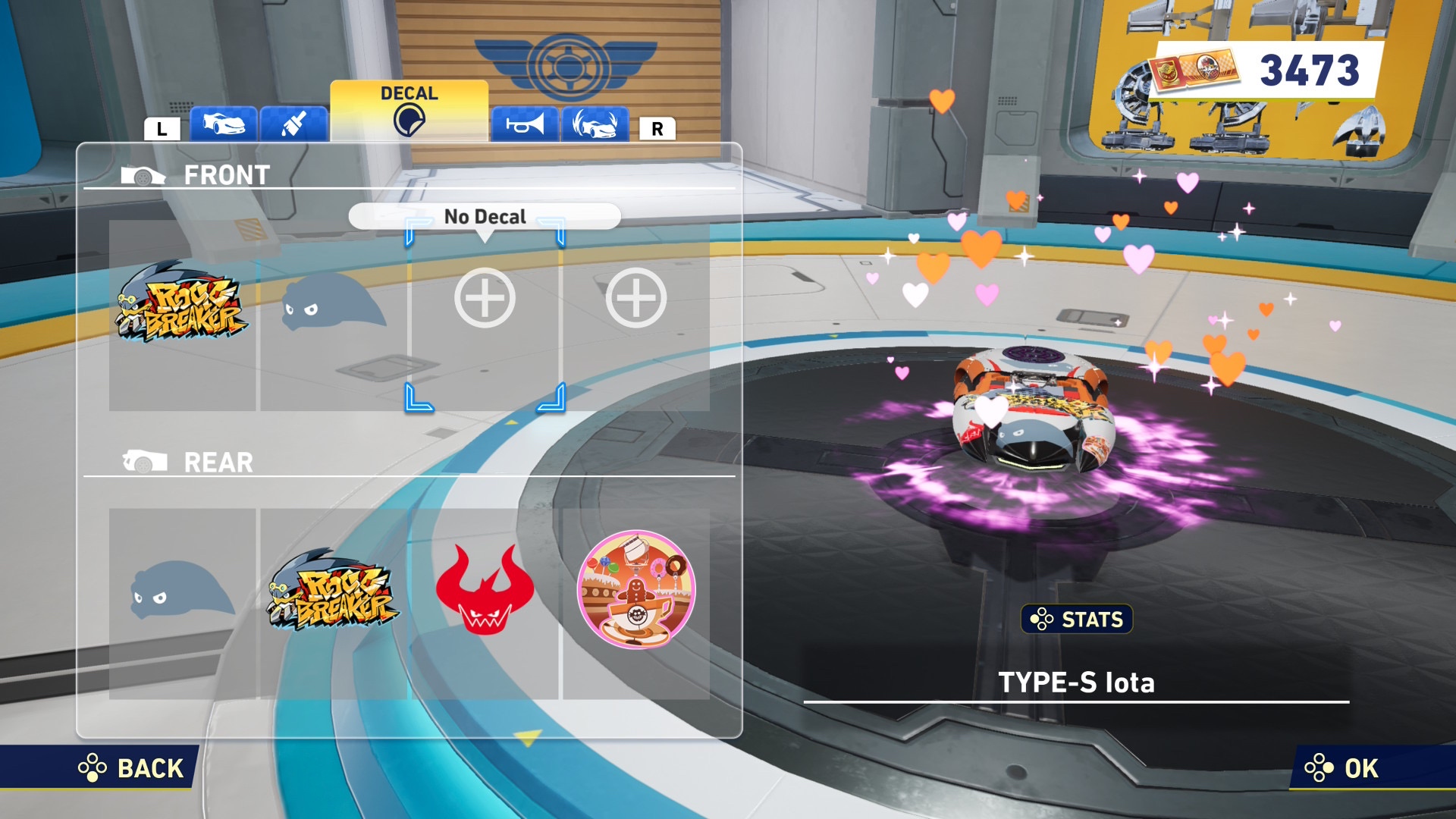
Task: Select the front Rage Breaker decal slot
Action: tap(182, 315)
